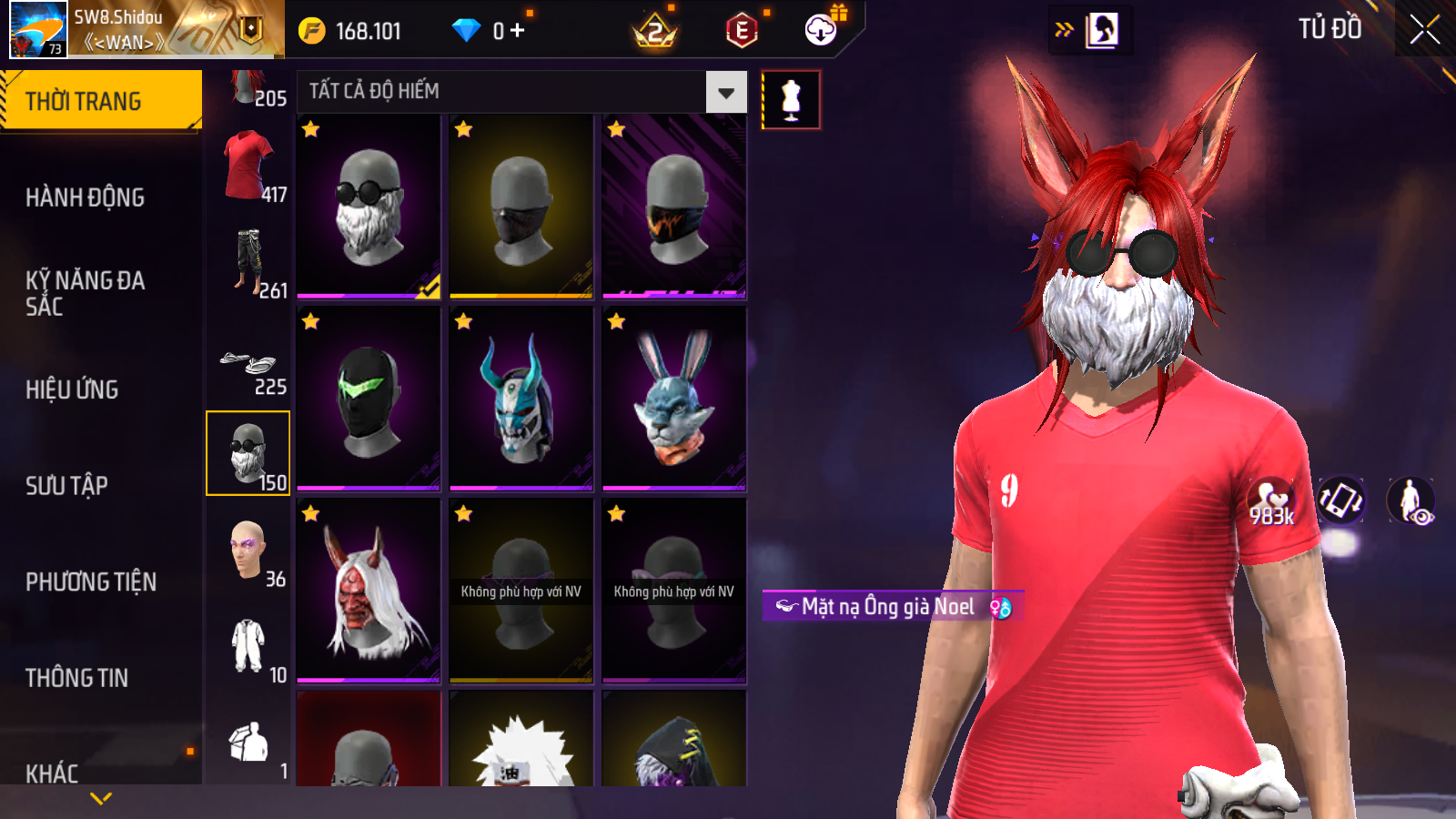Choose the blue rabbit head mask
Screen dimensions: 1456x819
(x=674, y=399)
